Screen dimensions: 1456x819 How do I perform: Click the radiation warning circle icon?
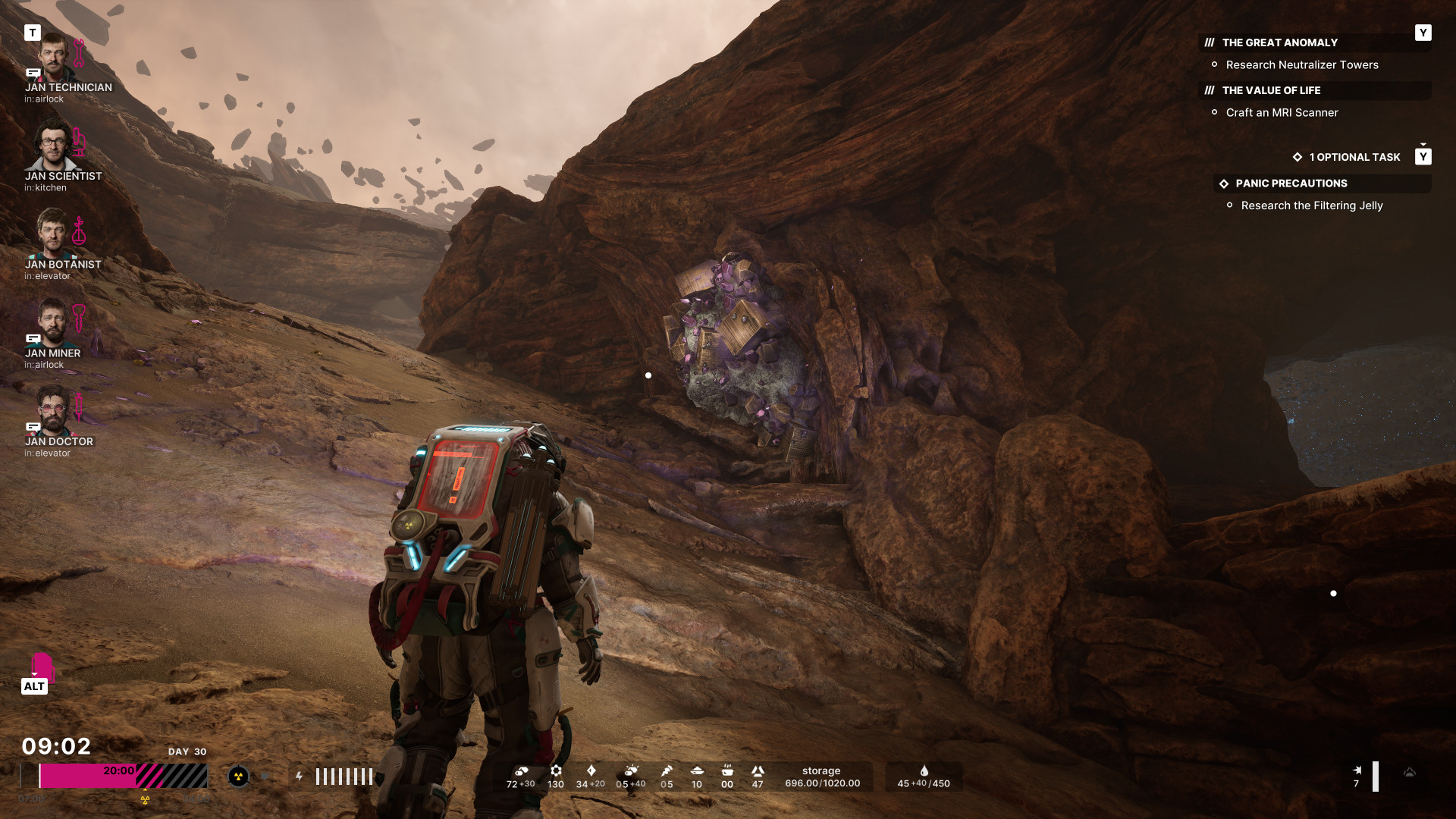(x=238, y=777)
